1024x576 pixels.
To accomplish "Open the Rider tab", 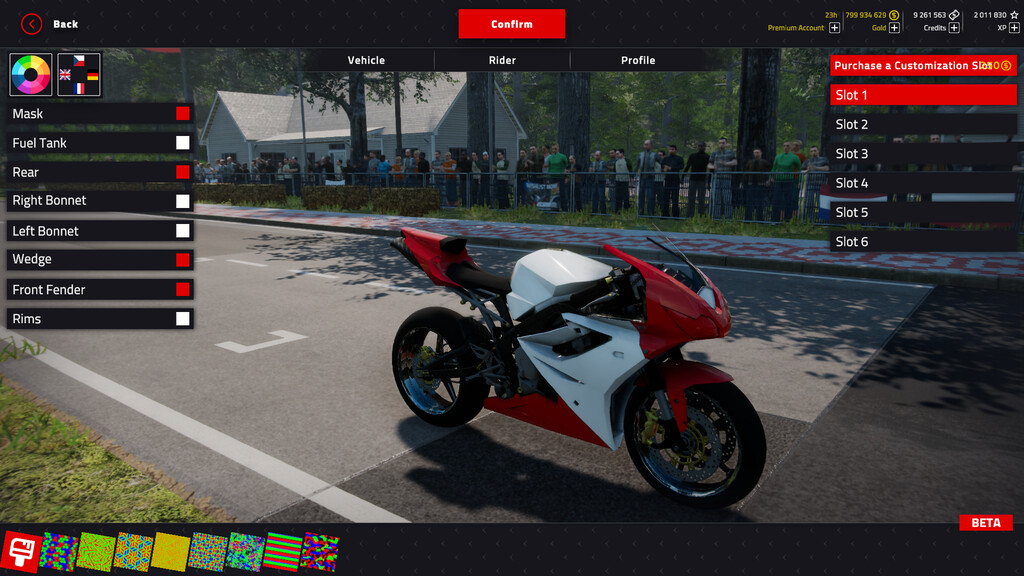I will pos(502,60).
